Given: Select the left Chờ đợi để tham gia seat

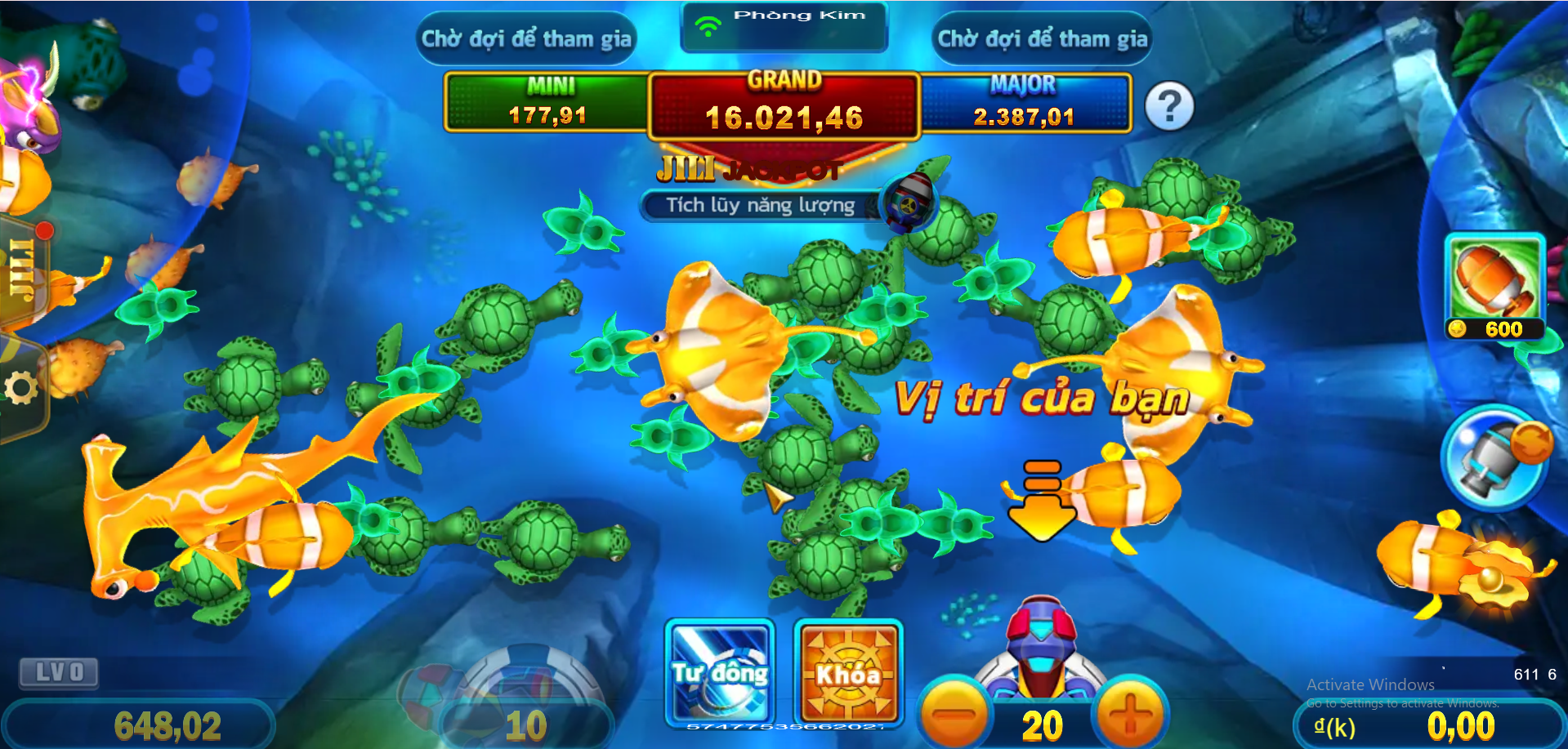Looking at the screenshot, I should click(x=526, y=38).
